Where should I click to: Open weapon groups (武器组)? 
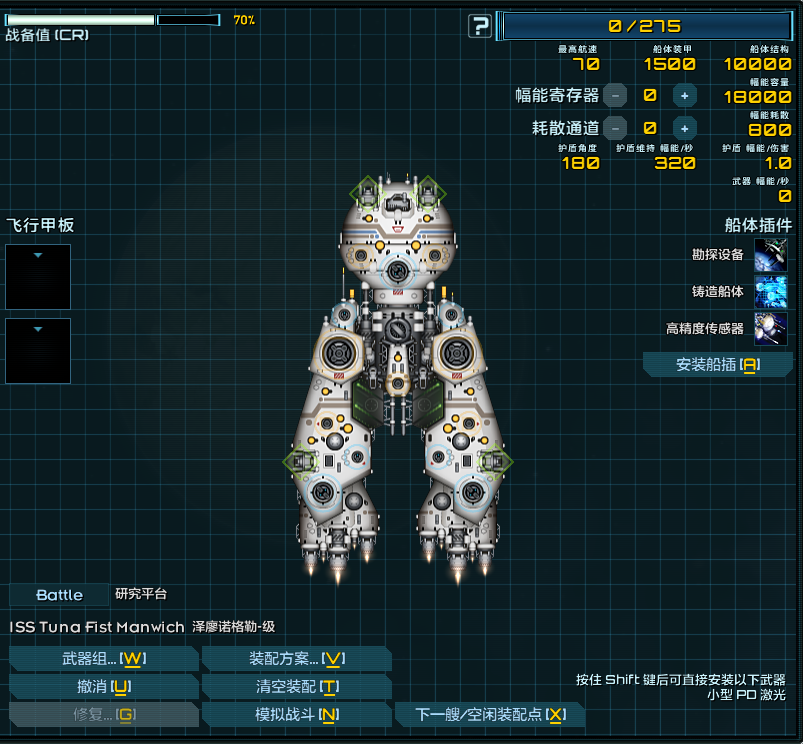click(103, 659)
